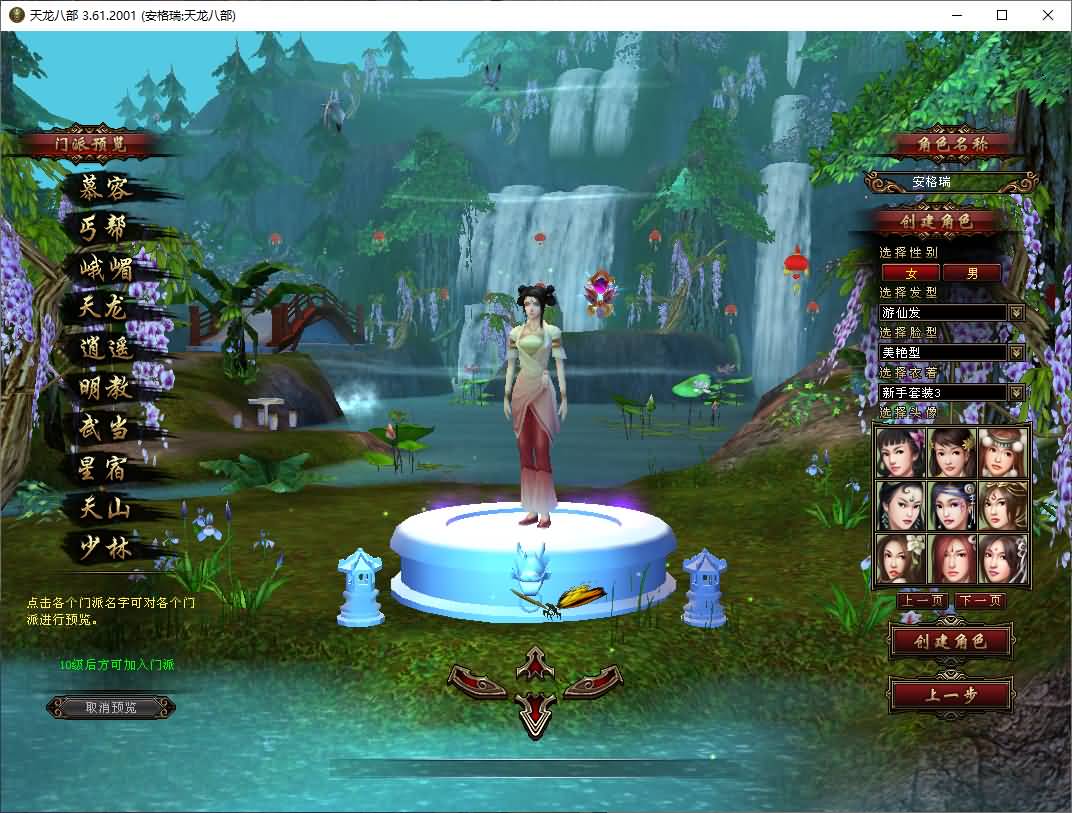The height and width of the screenshot is (813, 1072).
Task: Show the 逍遥 sect preview
Action: pos(107,348)
